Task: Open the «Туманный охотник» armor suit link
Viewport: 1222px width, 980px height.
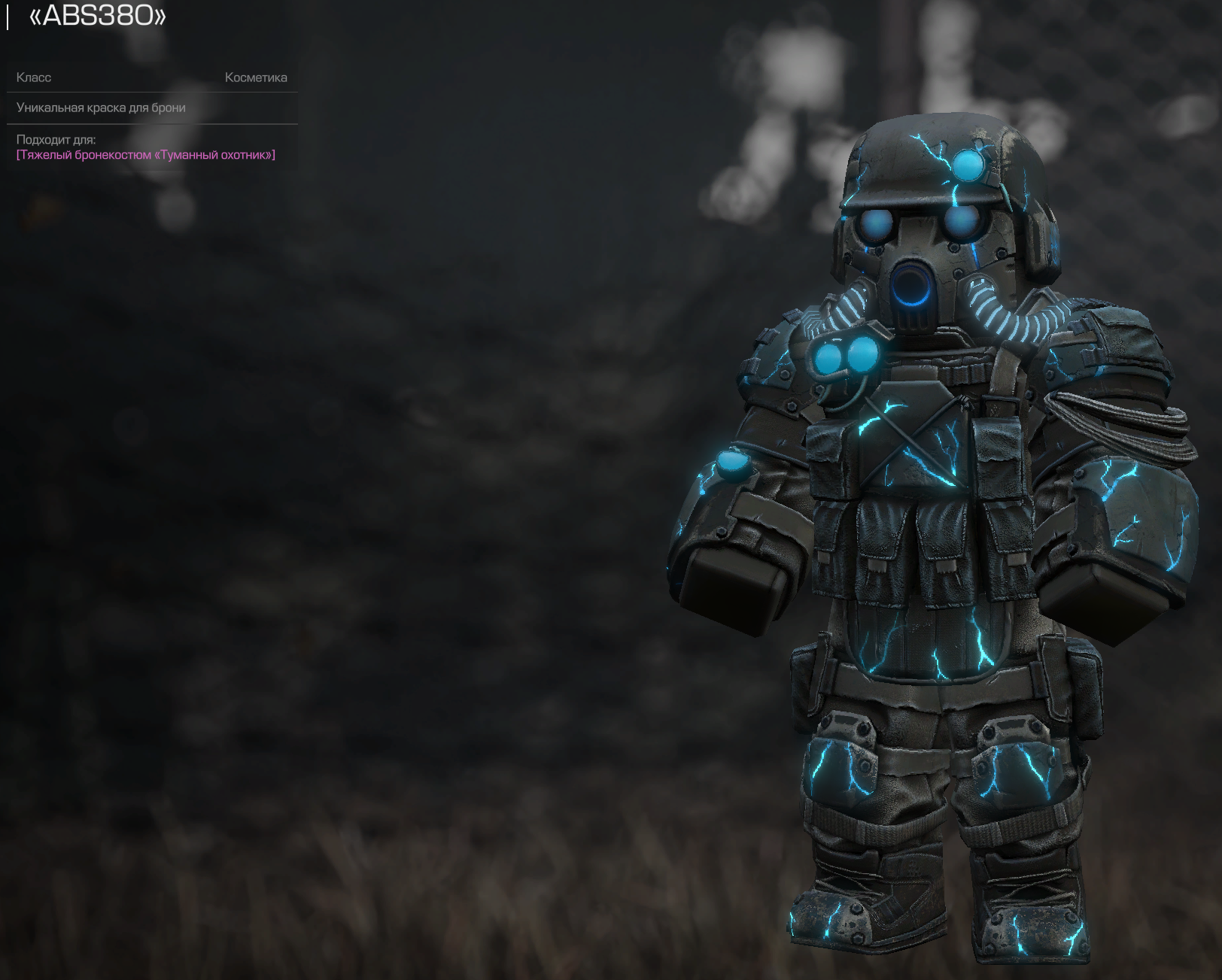Action: (x=146, y=155)
